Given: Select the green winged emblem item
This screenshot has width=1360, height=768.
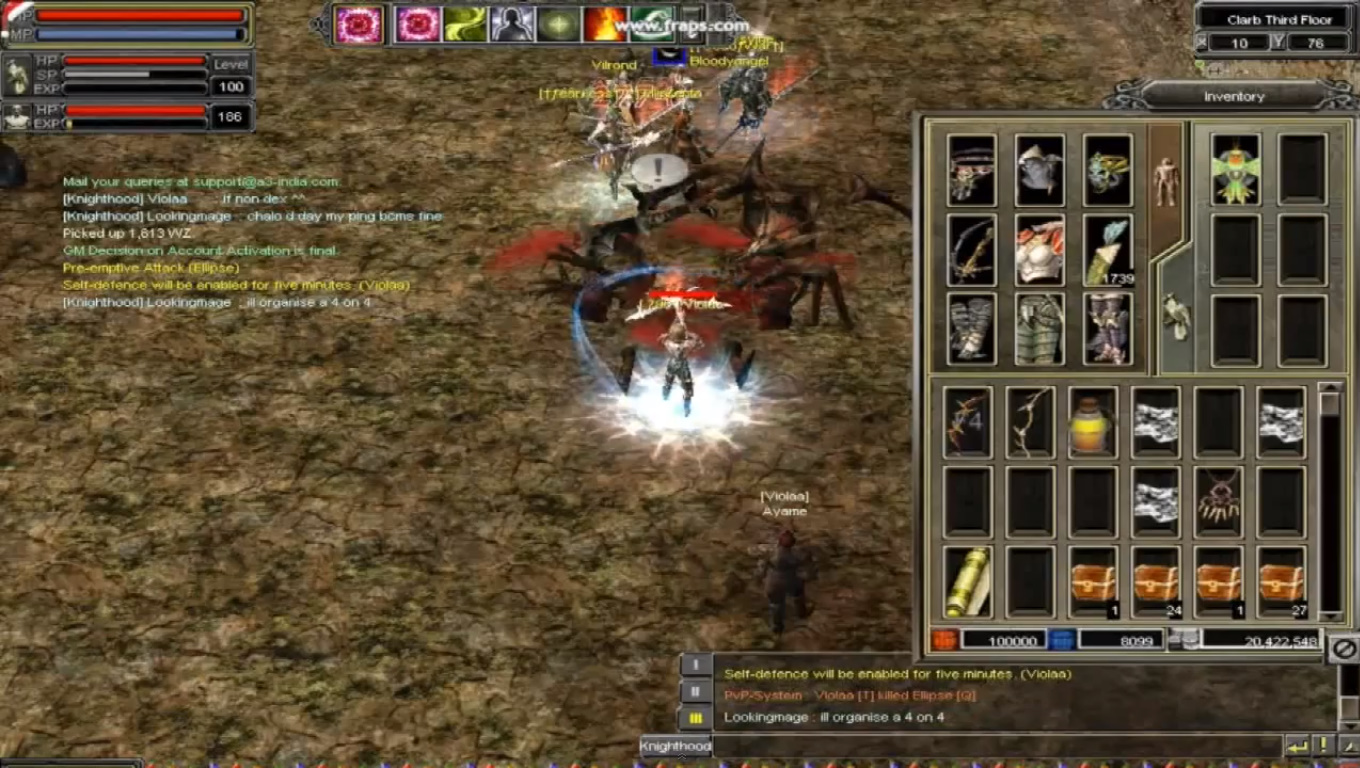Looking at the screenshot, I should click(1235, 170).
